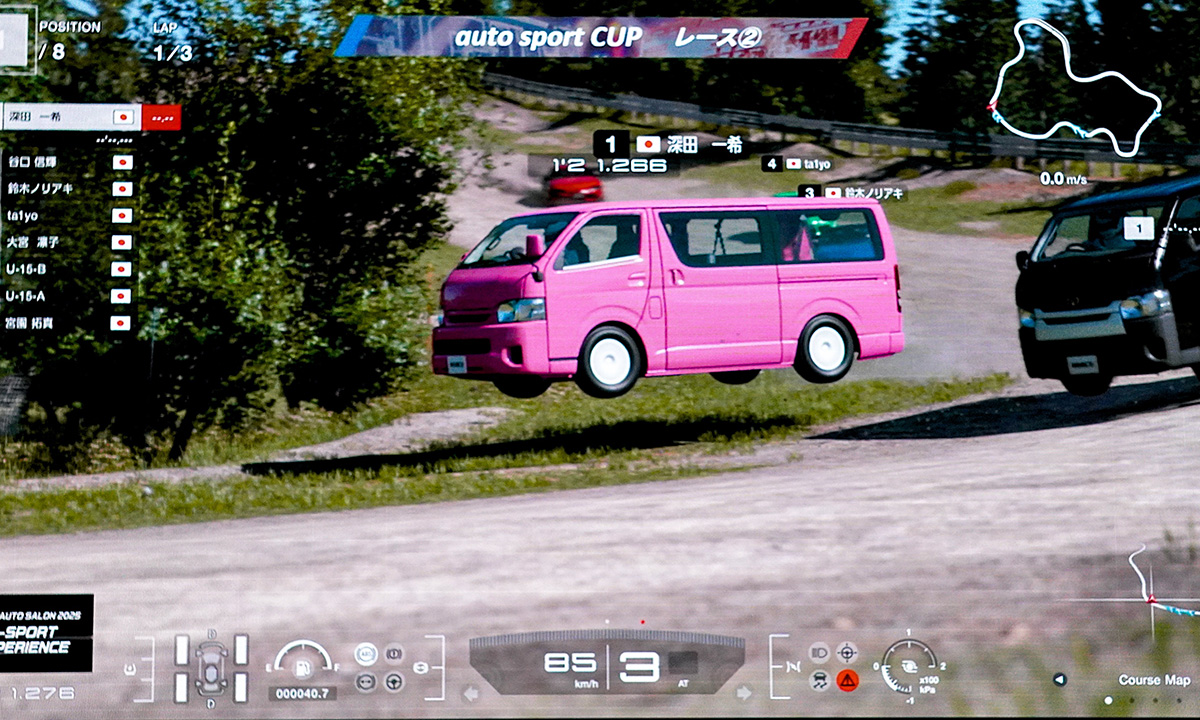
Task: Select the parking brake indicator icon
Action: (394, 654)
